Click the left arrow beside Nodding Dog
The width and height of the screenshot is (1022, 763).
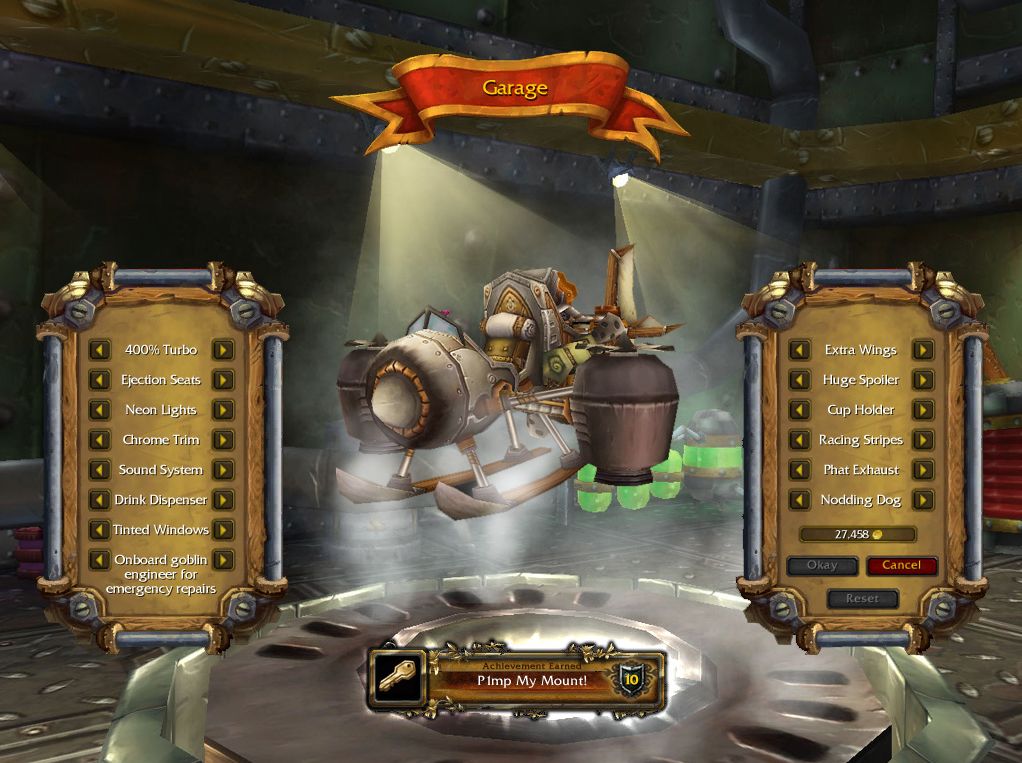(x=799, y=500)
